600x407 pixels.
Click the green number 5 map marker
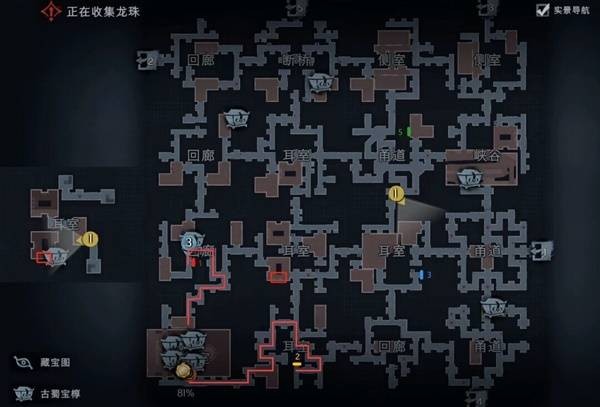(x=405, y=132)
